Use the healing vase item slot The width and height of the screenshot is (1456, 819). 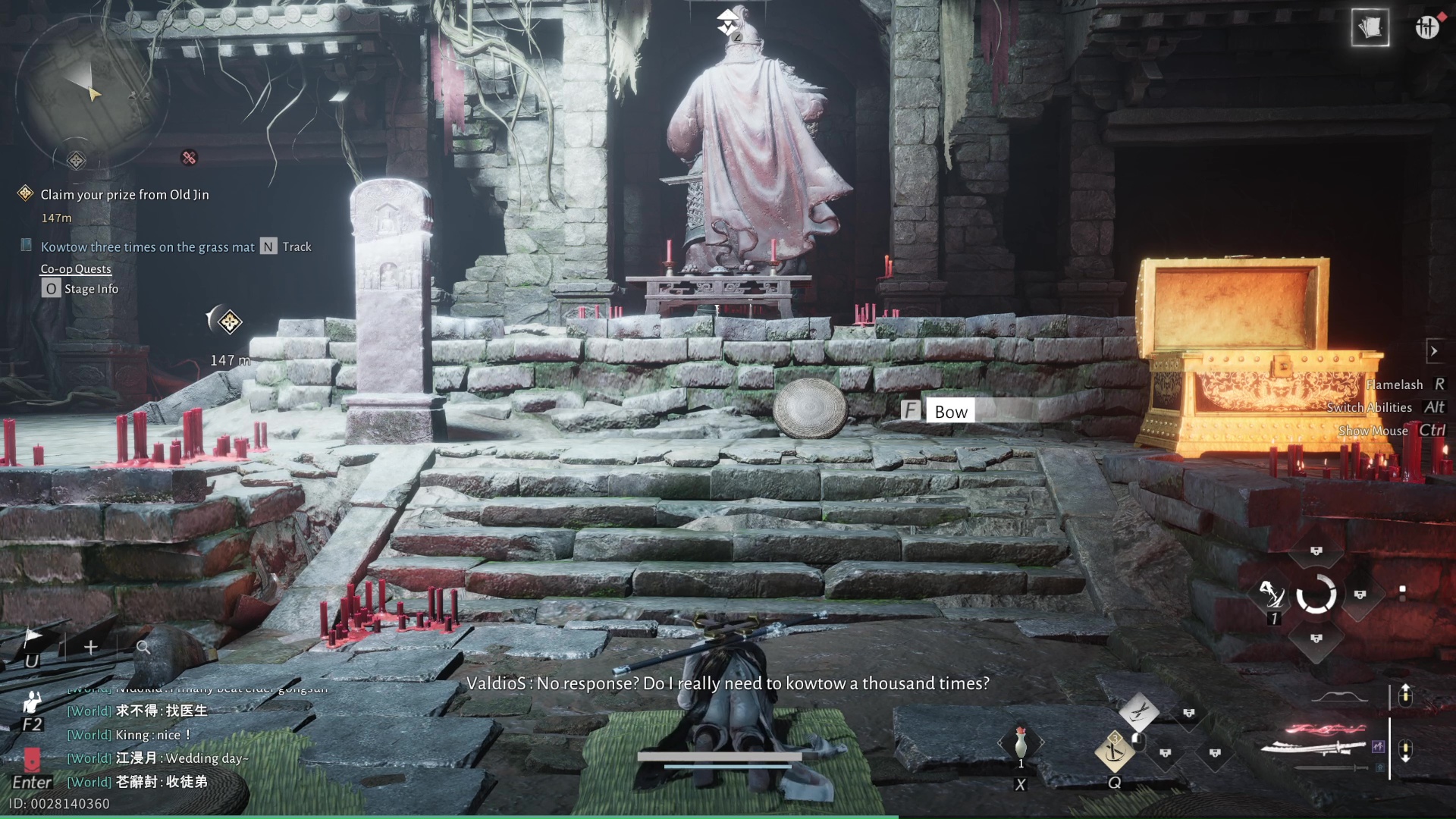1021,743
